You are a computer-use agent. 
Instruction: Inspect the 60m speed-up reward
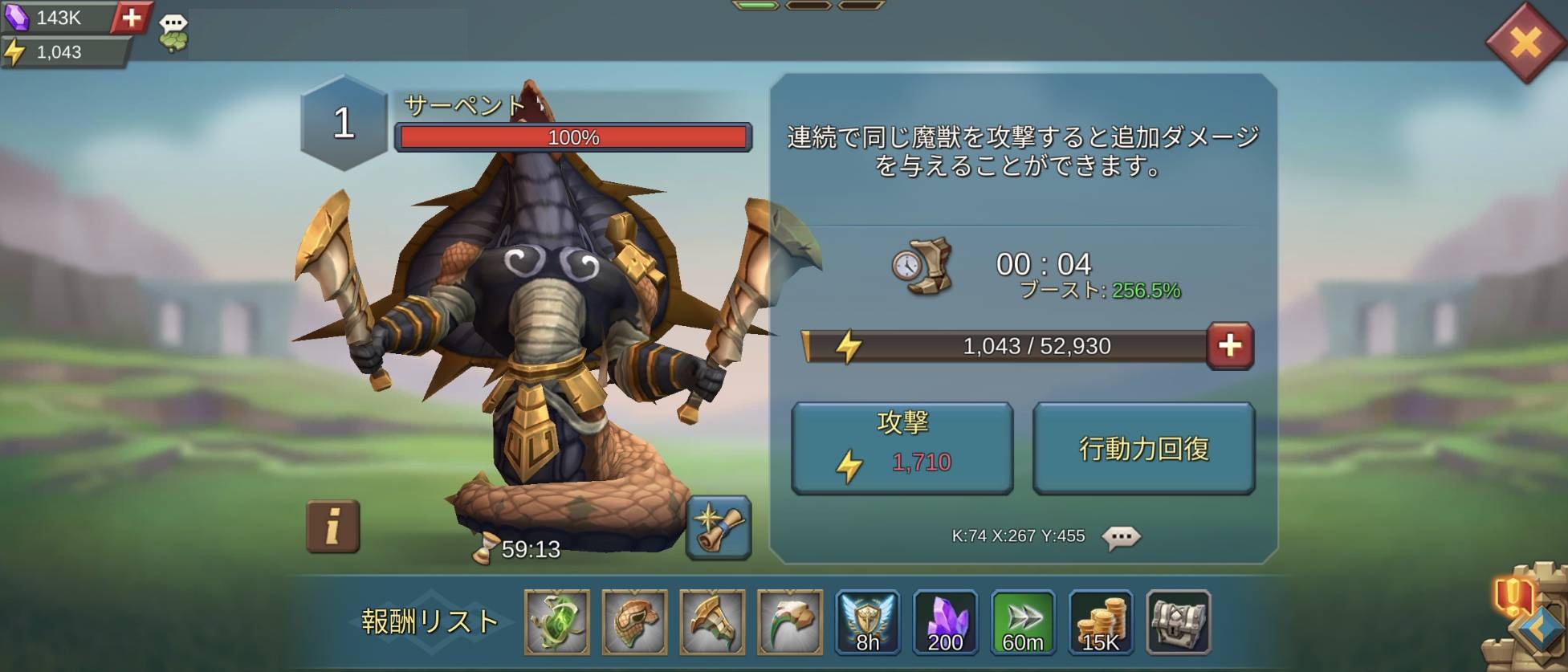(1023, 622)
